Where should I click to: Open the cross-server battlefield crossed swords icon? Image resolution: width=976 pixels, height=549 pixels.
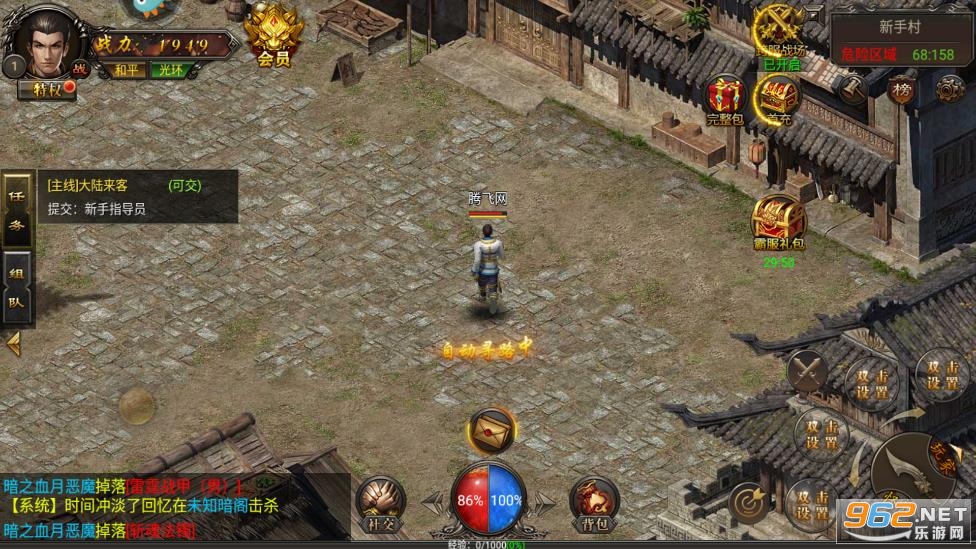pyautogui.click(x=780, y=30)
